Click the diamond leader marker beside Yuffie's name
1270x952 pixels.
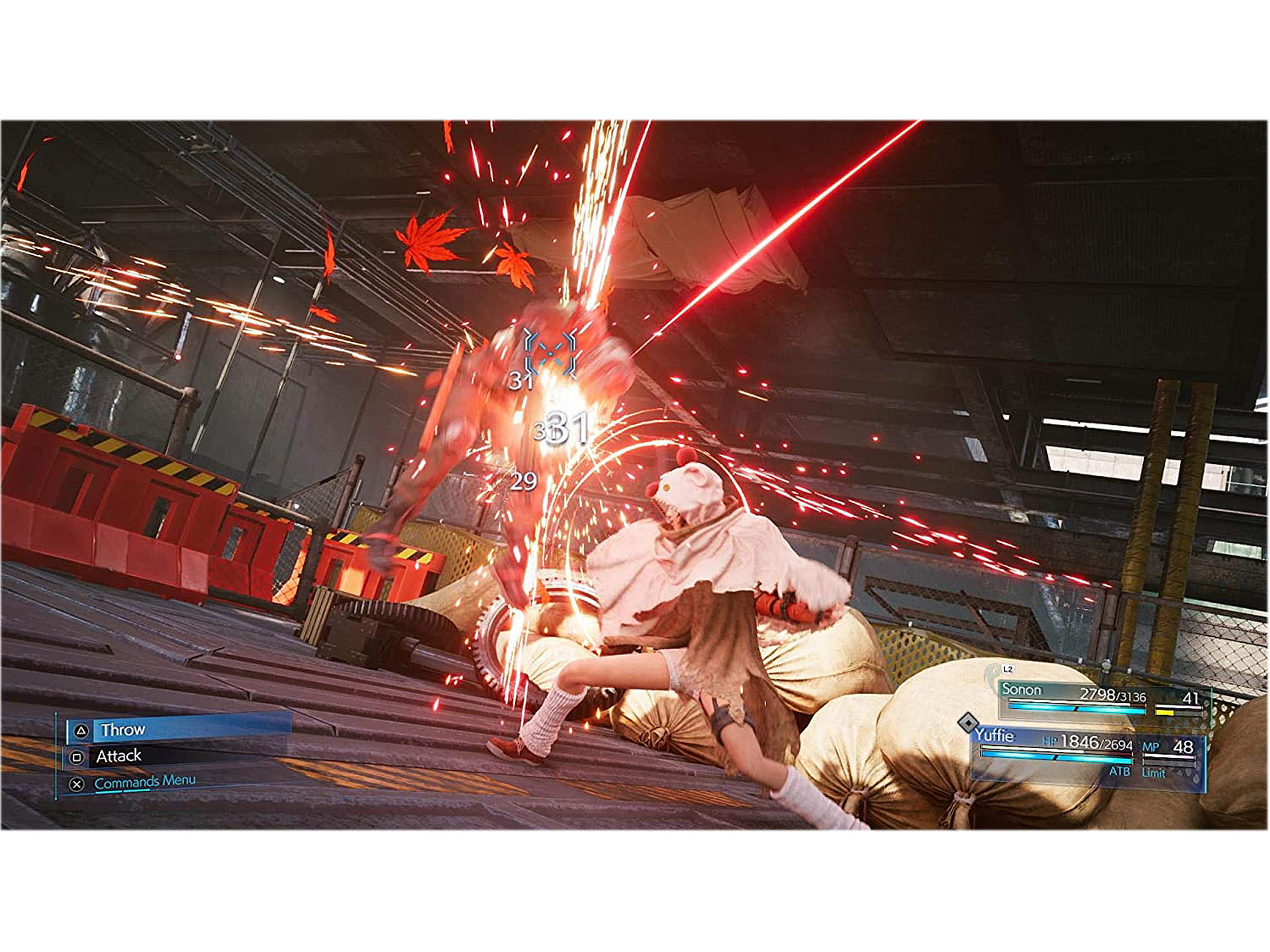click(968, 723)
